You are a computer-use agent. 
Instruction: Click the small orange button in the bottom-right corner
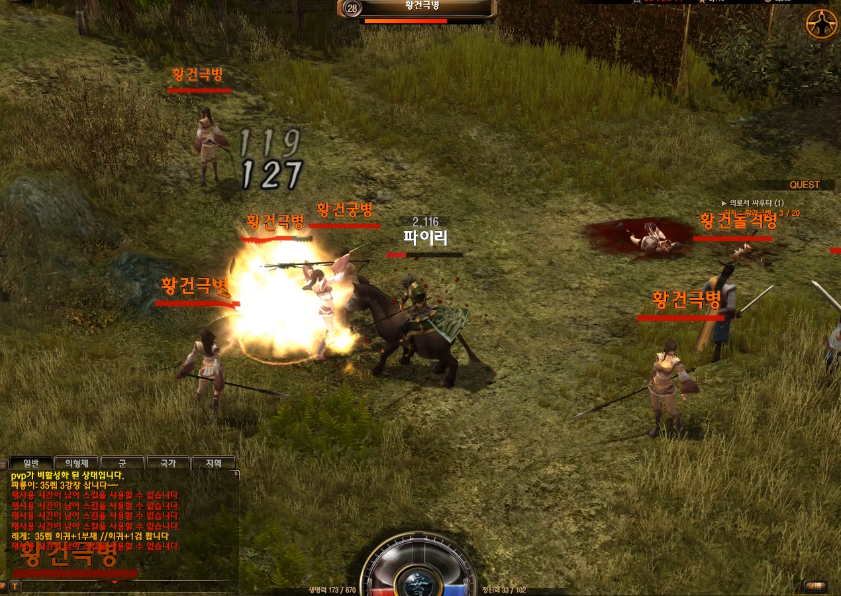coord(815,586)
